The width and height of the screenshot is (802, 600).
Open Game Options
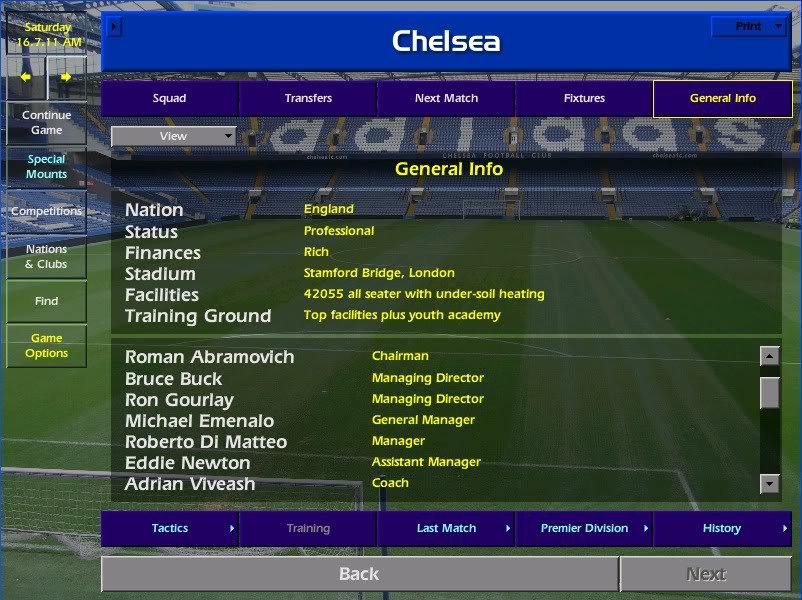(x=46, y=345)
